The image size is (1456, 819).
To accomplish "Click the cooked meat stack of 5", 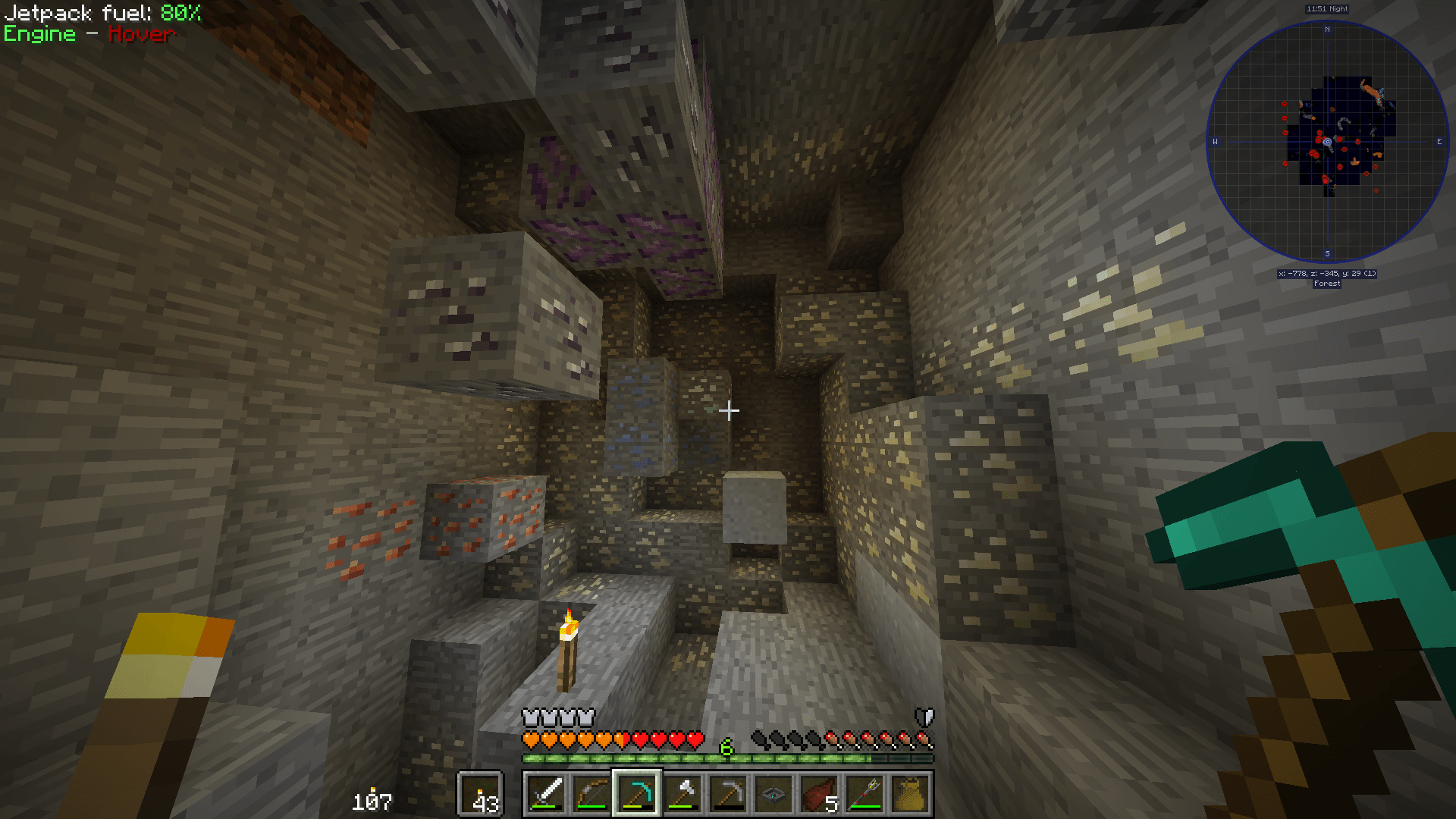I will click(817, 795).
